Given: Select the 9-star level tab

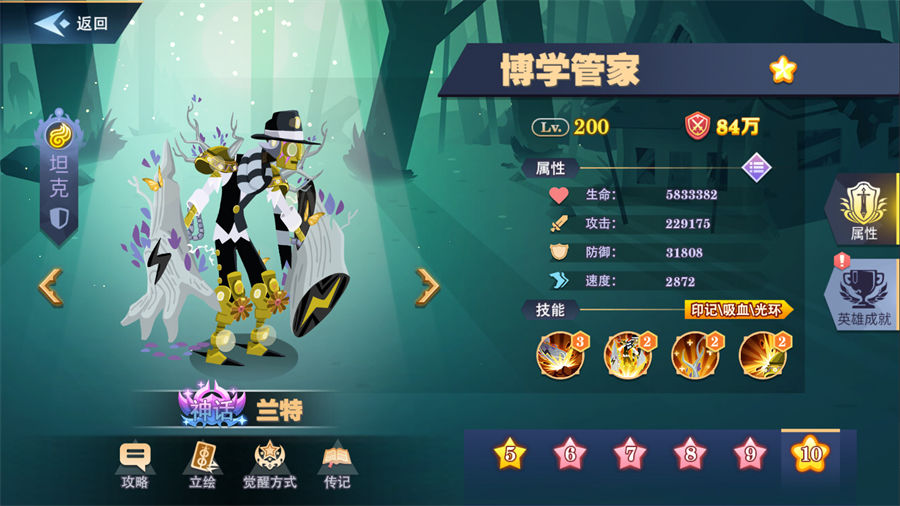Looking at the screenshot, I should click(749, 455).
